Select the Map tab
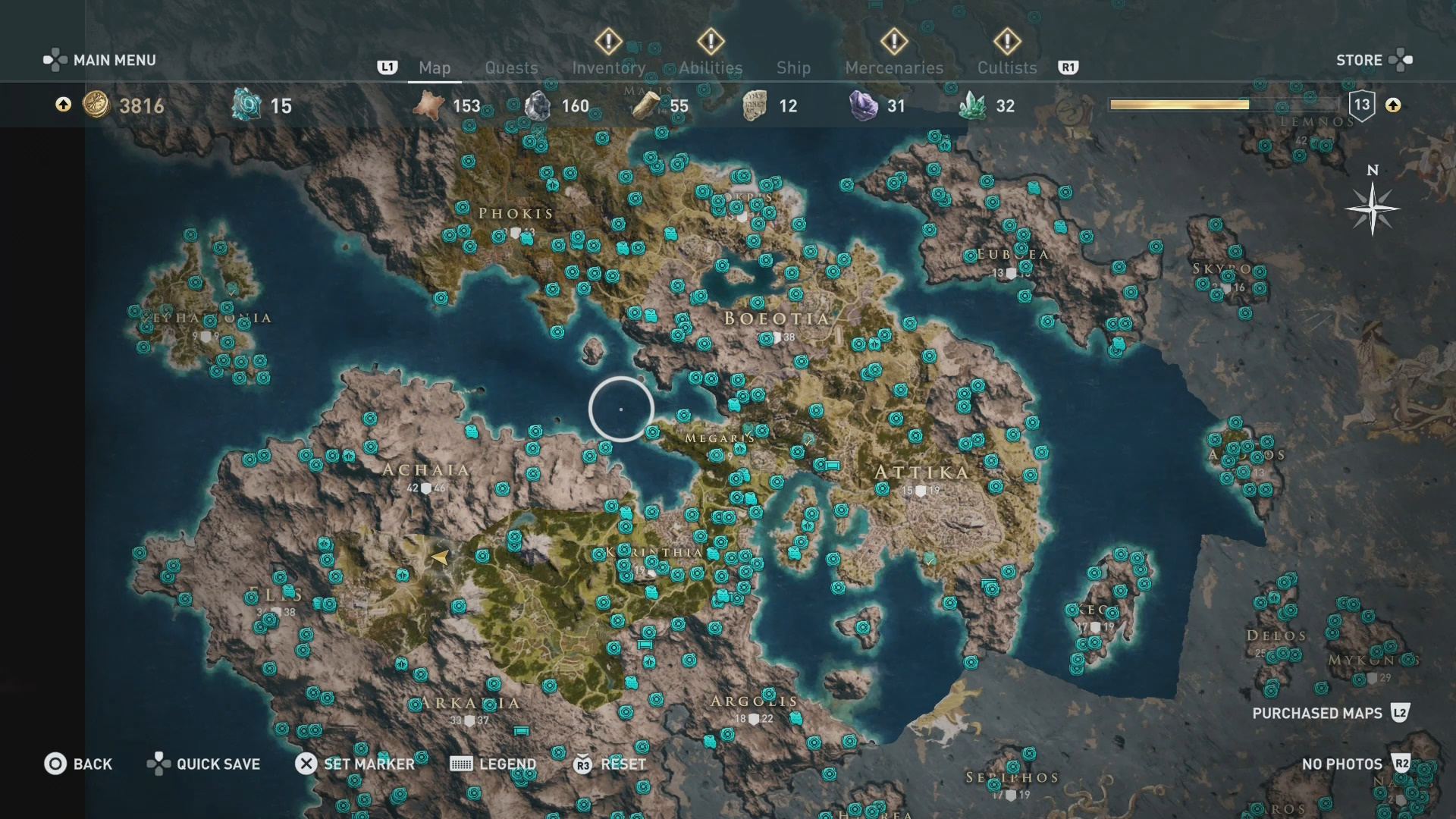Screen dimensions: 1456x819 point(435,67)
